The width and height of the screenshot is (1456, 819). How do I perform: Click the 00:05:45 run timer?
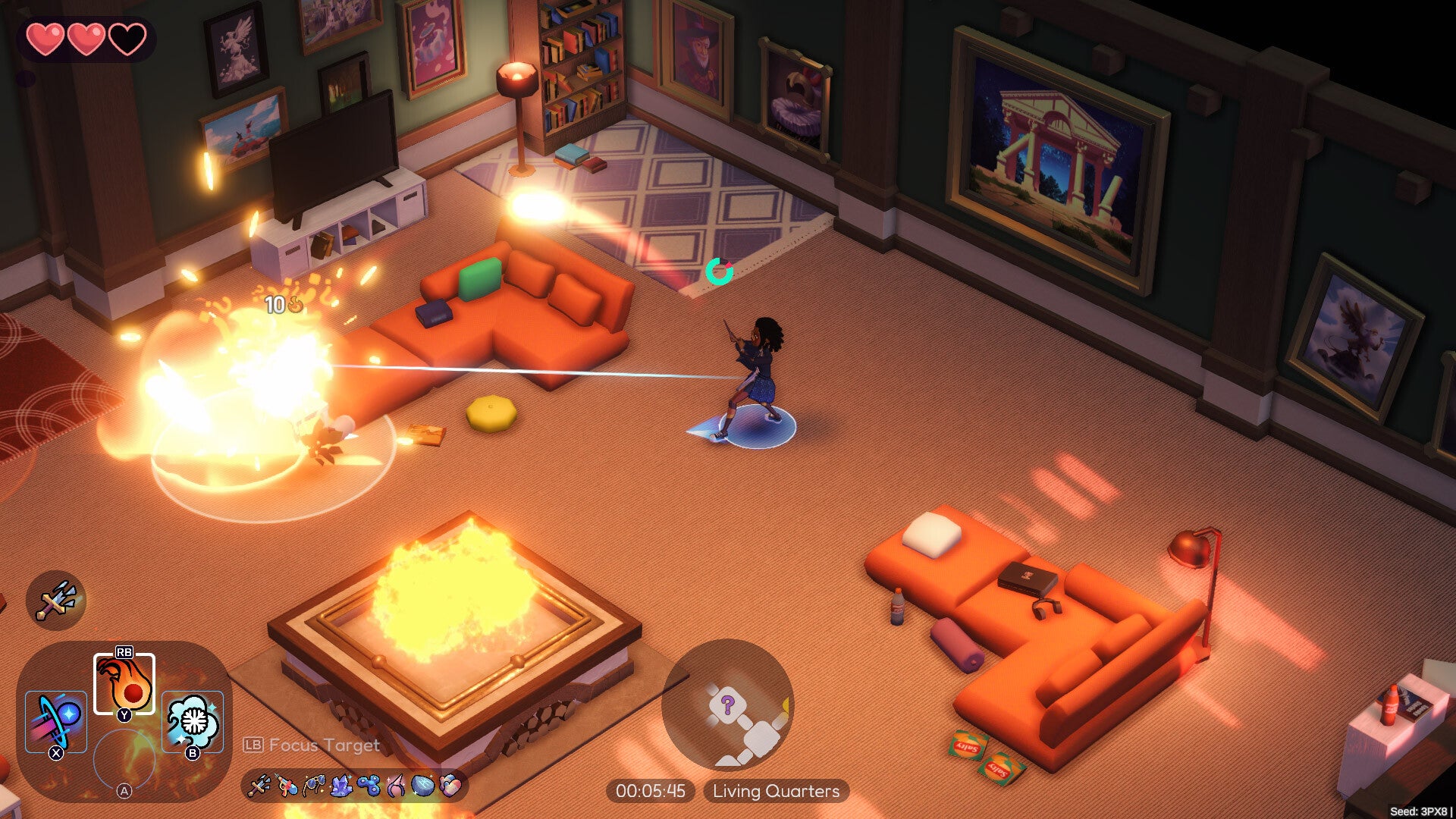pyautogui.click(x=648, y=791)
